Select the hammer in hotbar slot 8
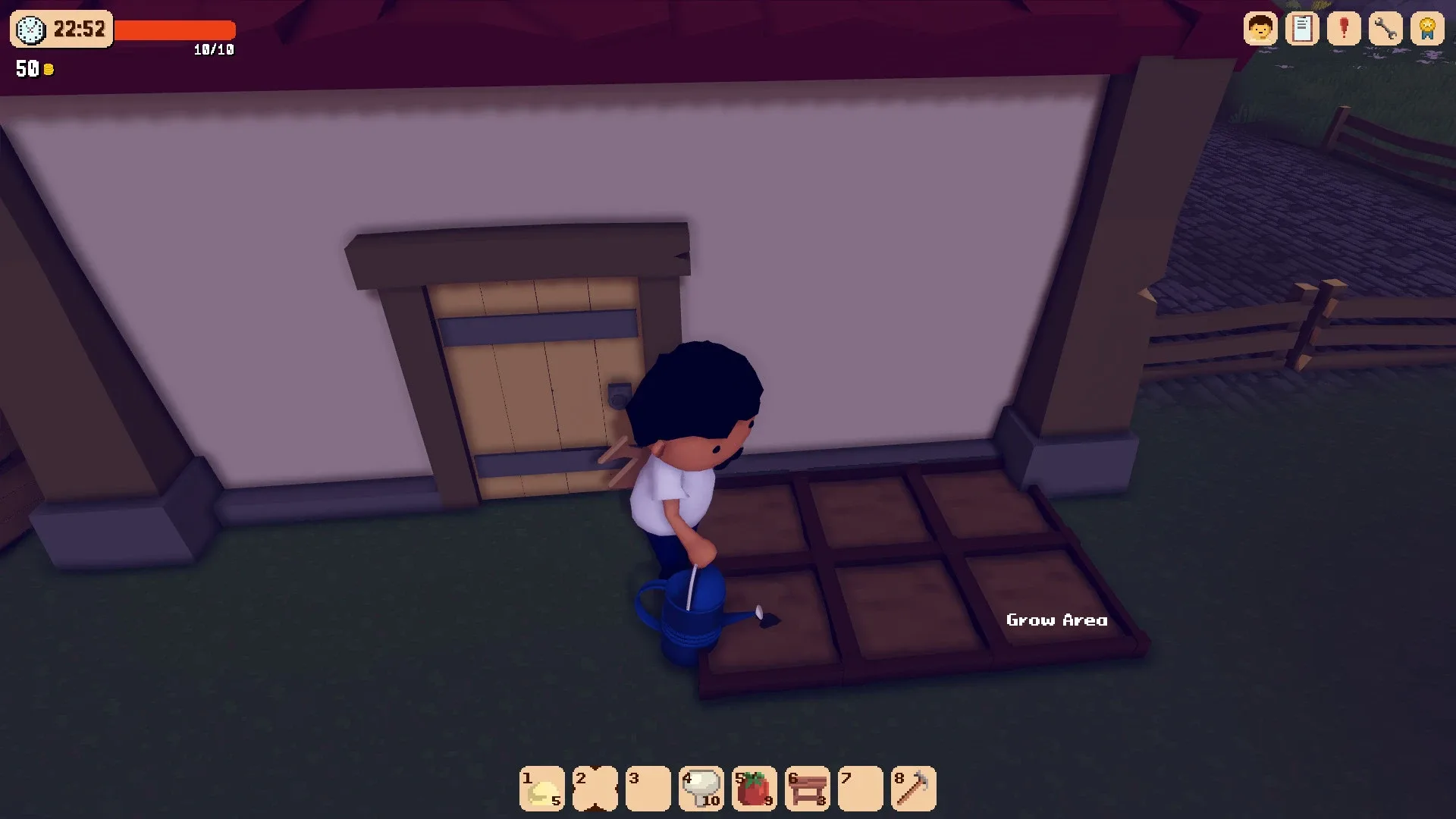This screenshot has height=819, width=1456. [913, 789]
